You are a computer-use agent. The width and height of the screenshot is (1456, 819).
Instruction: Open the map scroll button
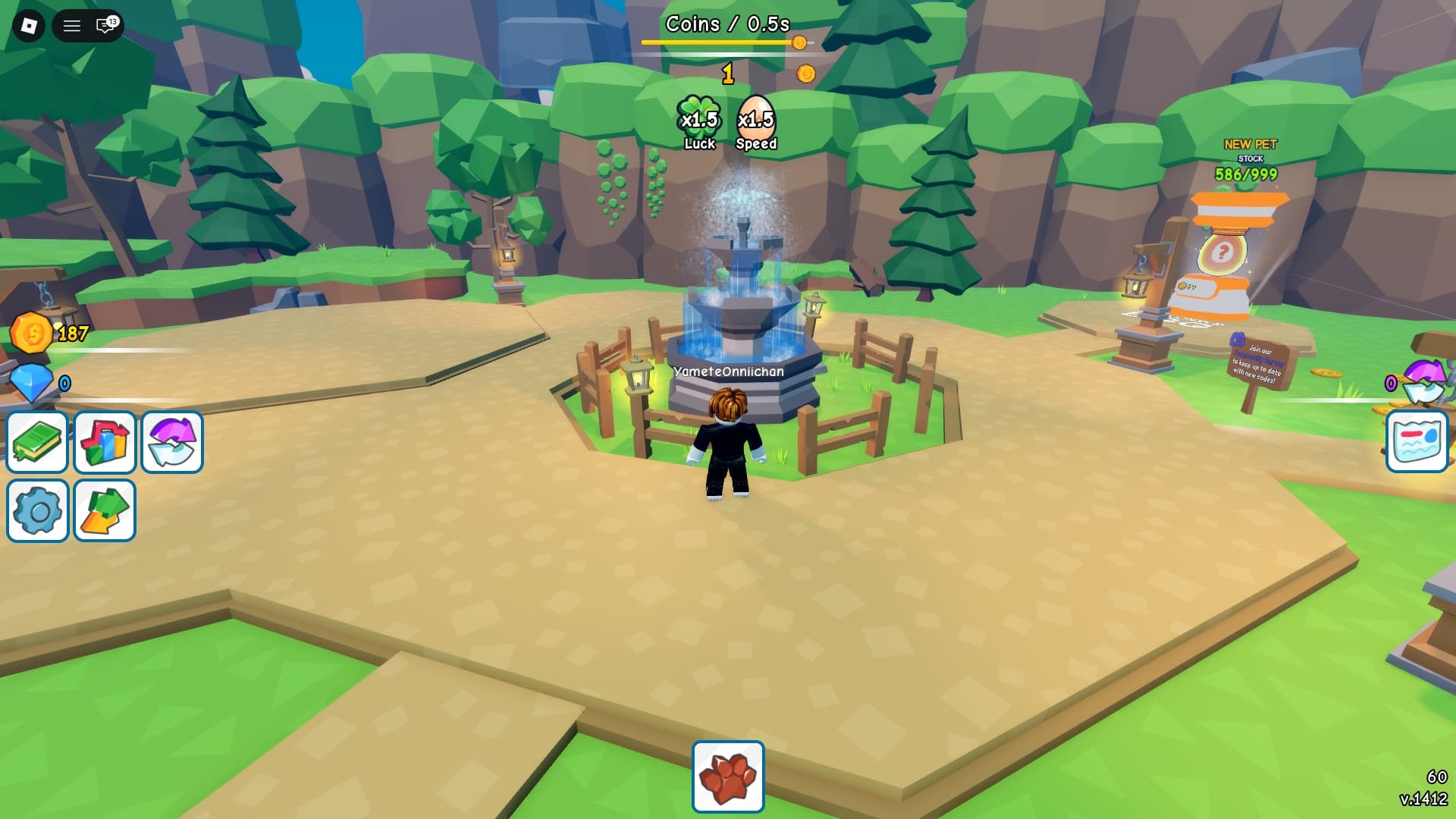(x=1417, y=441)
